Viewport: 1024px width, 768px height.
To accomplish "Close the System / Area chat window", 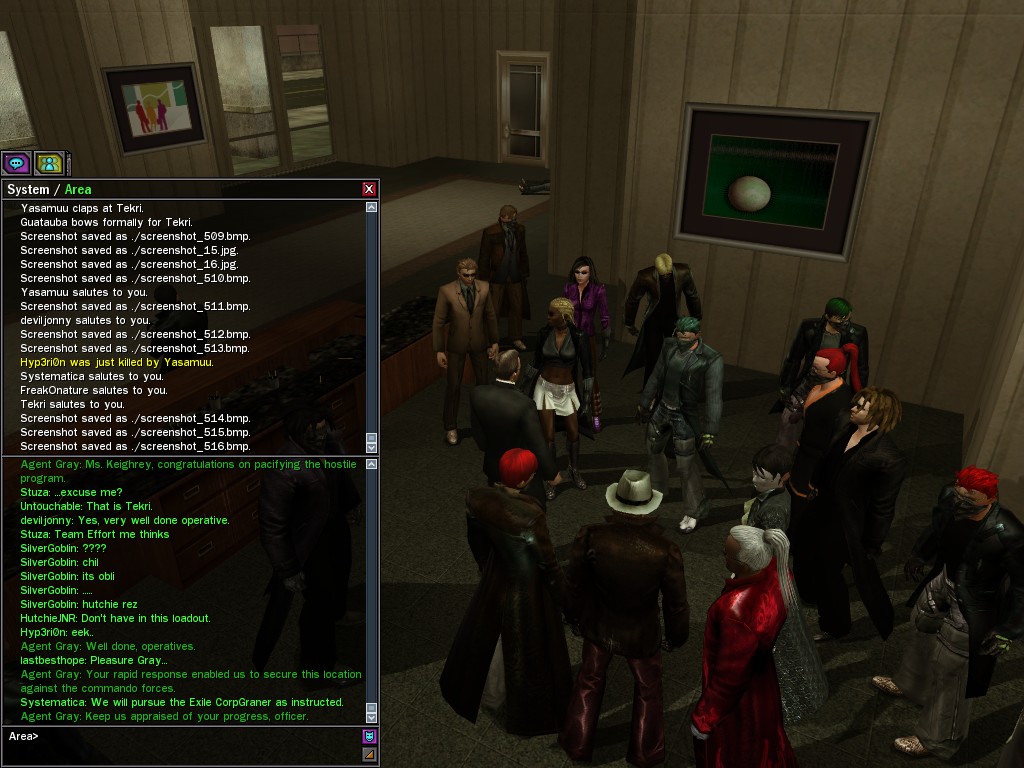I will [x=369, y=189].
